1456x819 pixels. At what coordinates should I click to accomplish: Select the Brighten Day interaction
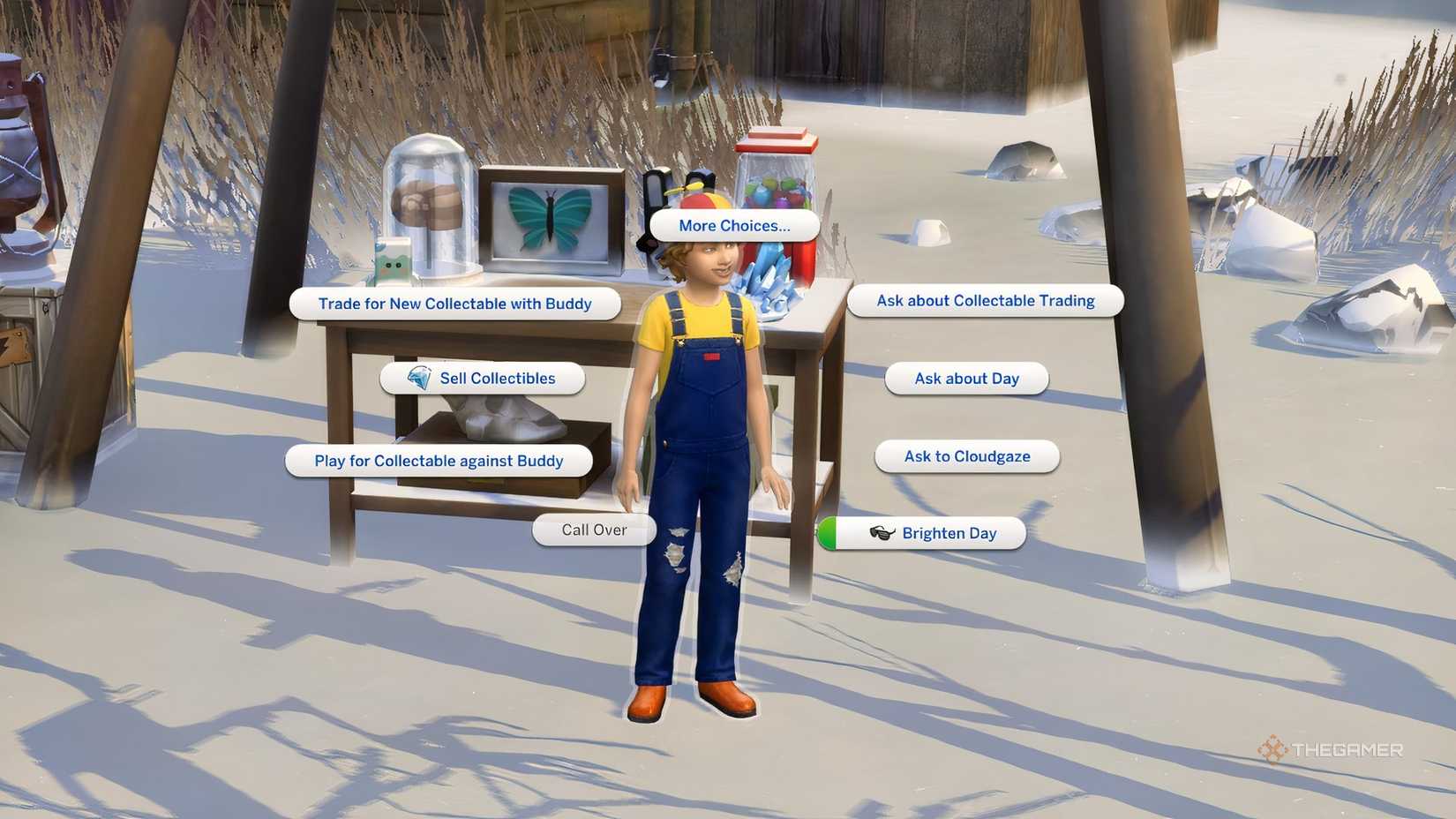(x=948, y=533)
